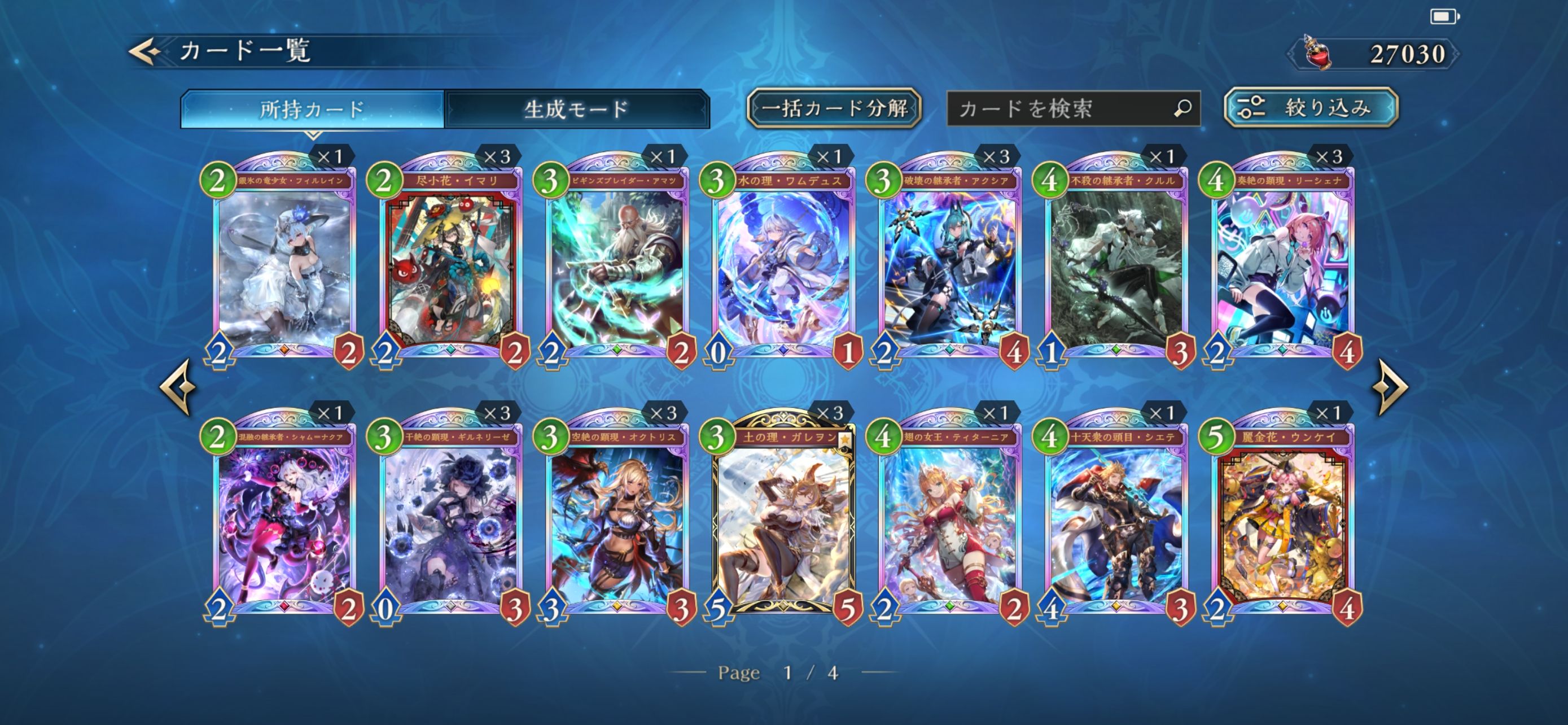
Task: Select the 所持カード tab
Action: [312, 110]
